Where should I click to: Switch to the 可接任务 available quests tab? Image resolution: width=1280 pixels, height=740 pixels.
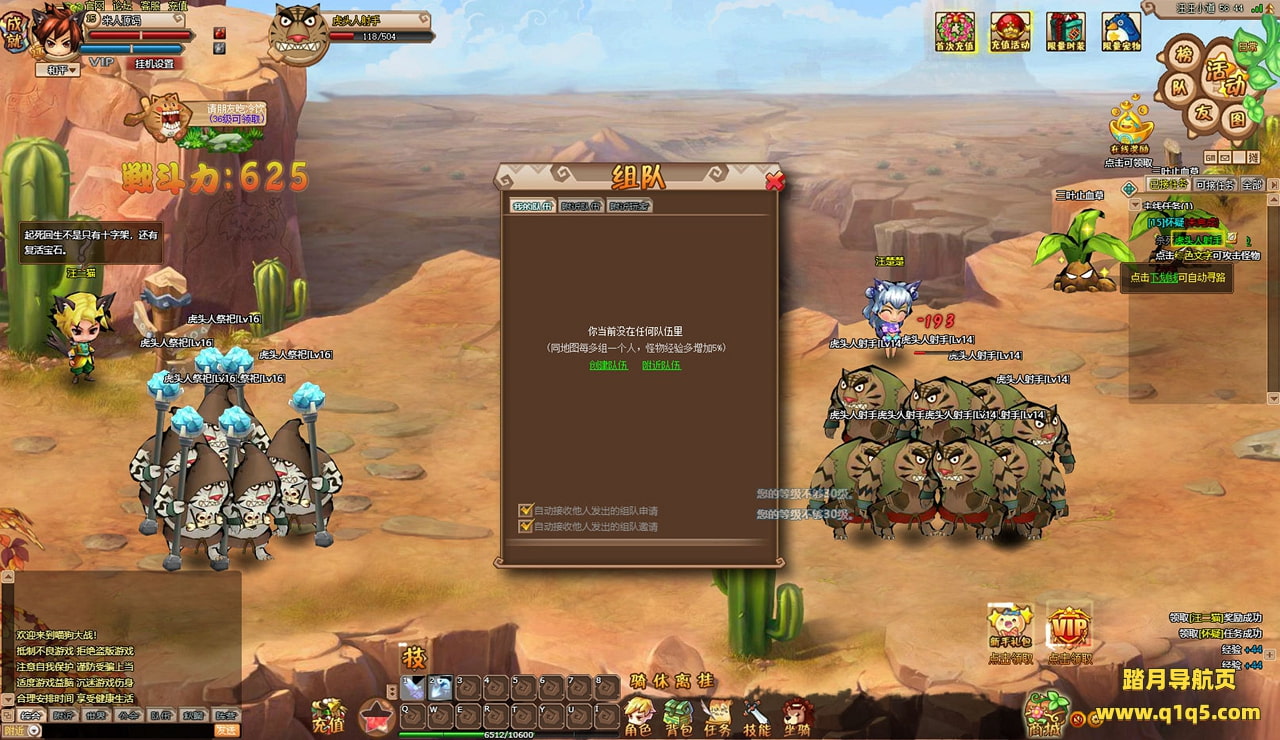pyautogui.click(x=1215, y=185)
